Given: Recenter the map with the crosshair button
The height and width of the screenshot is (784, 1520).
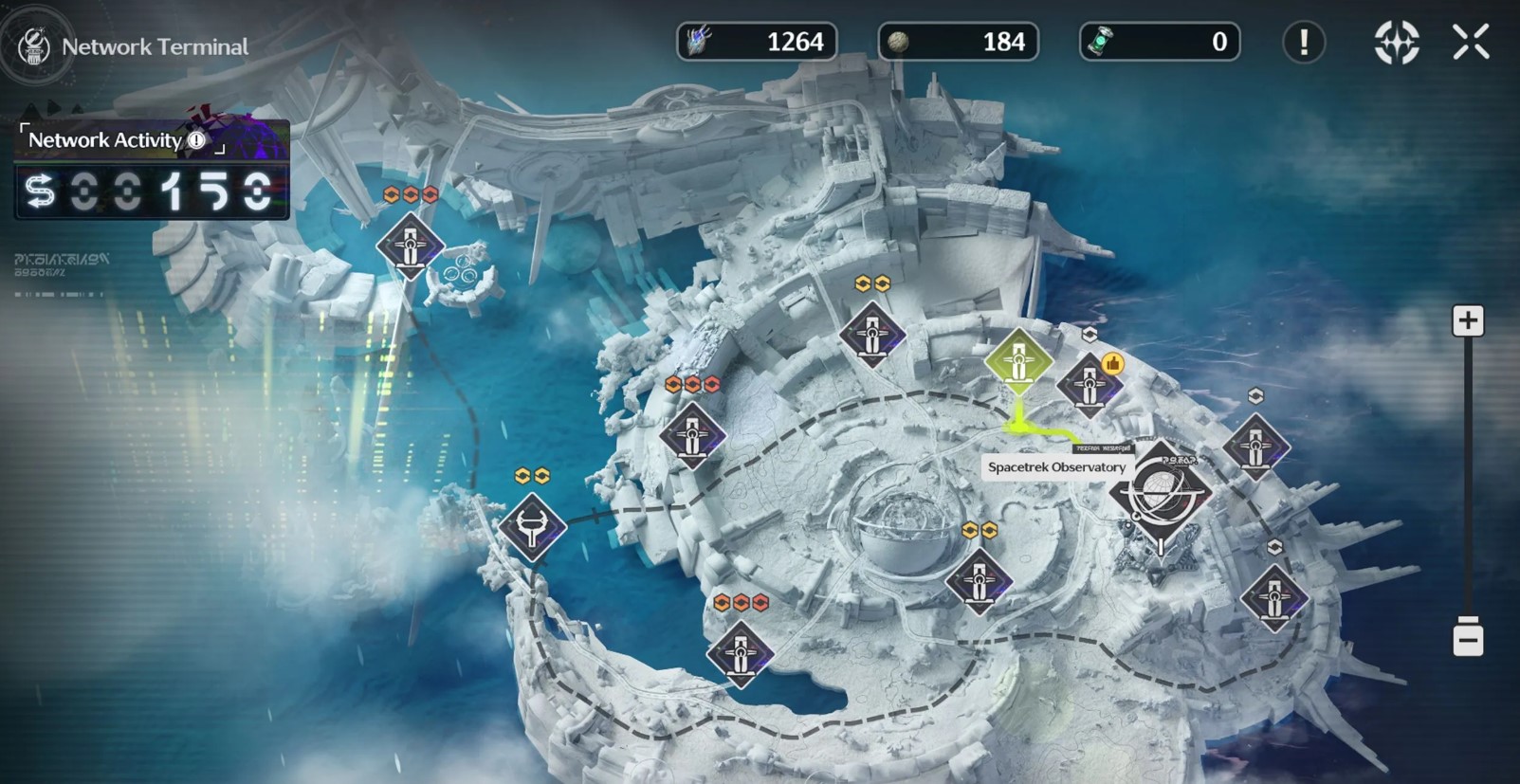Looking at the screenshot, I should pos(1397,43).
